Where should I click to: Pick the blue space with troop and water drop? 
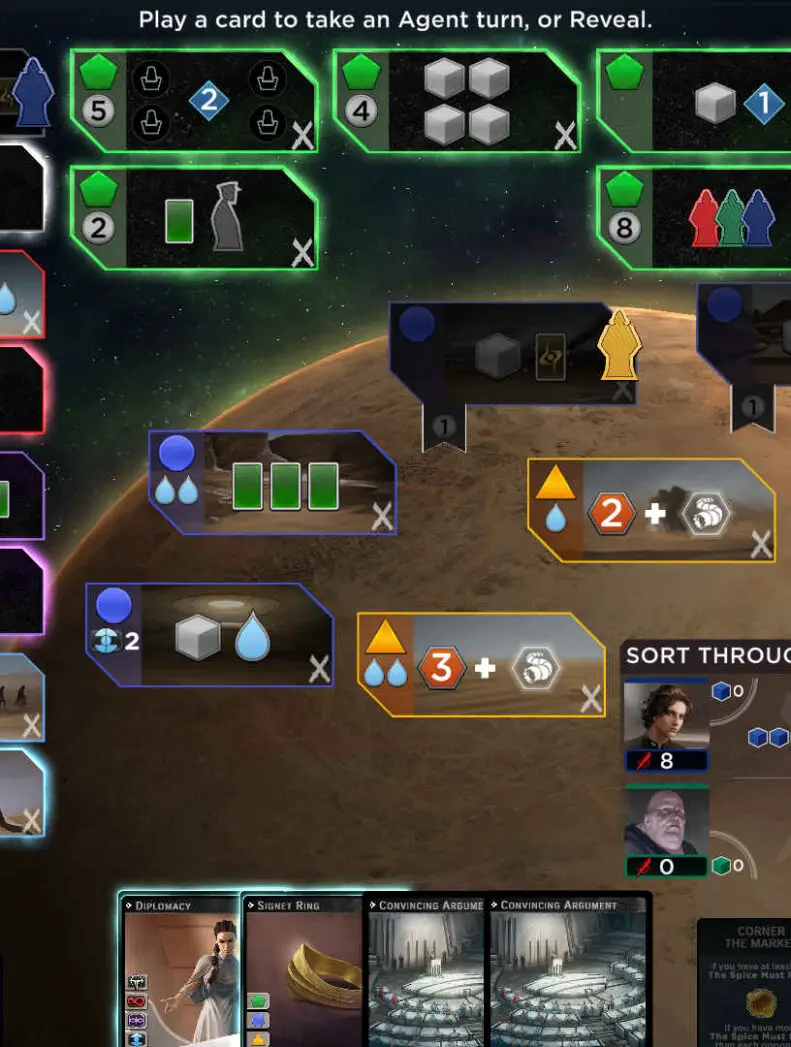210,636
